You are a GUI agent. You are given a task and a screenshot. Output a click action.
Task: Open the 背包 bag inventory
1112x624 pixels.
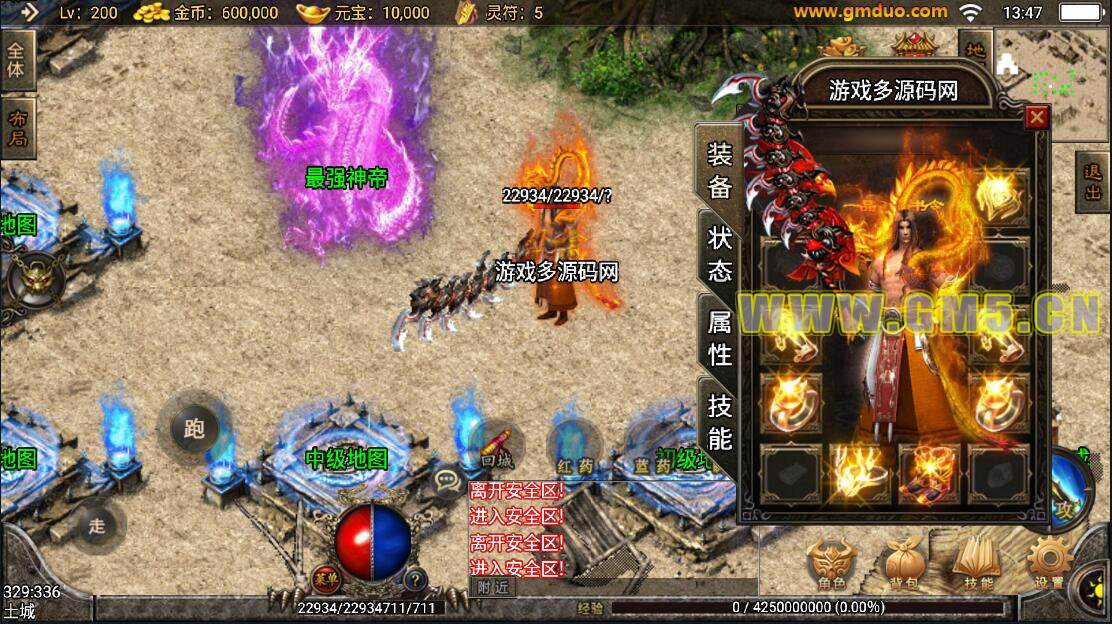[x=905, y=565]
